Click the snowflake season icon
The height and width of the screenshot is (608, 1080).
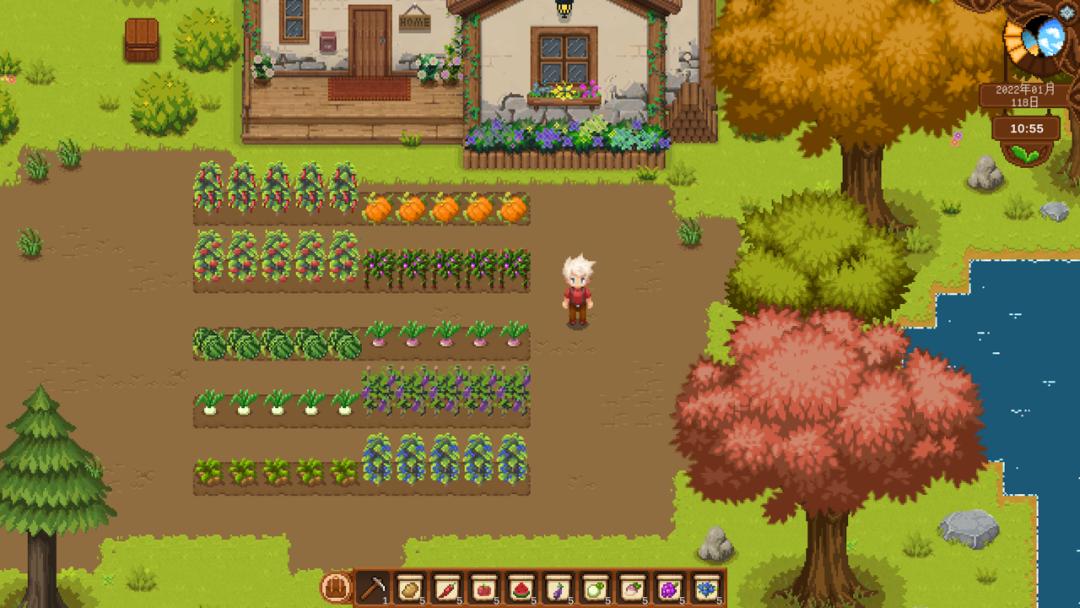coord(1066,12)
